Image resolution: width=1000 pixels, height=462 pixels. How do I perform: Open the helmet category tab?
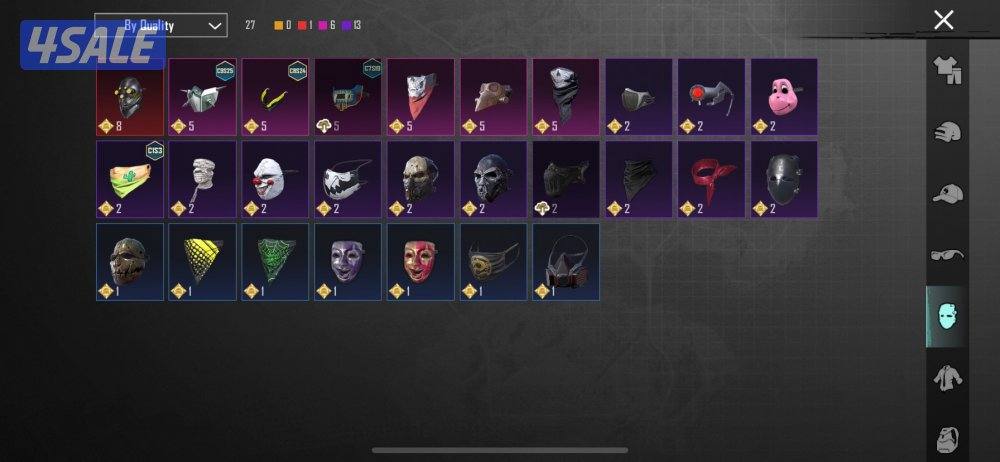[946, 132]
